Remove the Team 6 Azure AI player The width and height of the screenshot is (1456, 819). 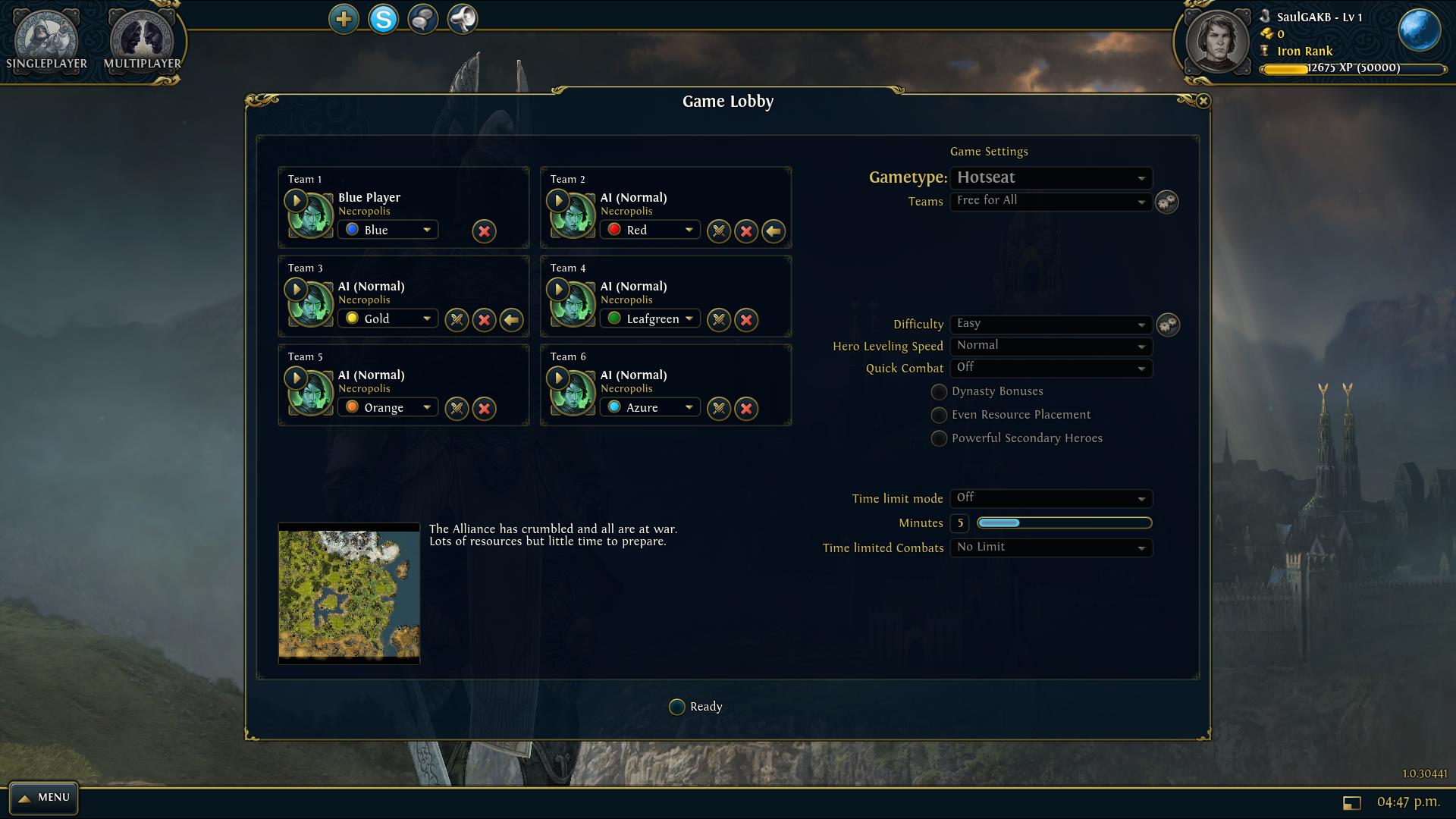pyautogui.click(x=746, y=409)
